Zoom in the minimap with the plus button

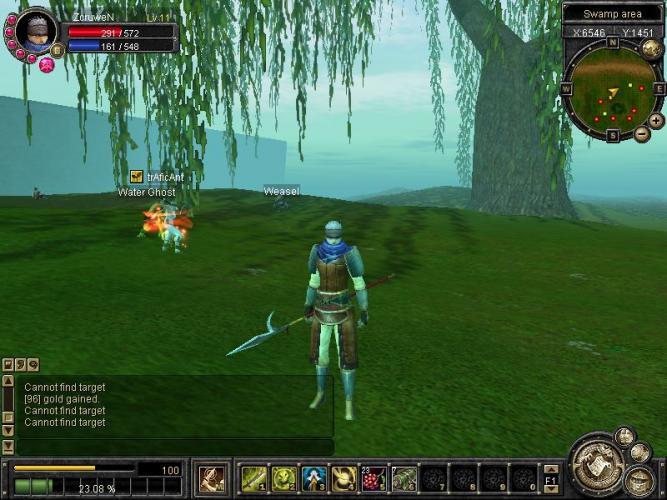pos(655,120)
